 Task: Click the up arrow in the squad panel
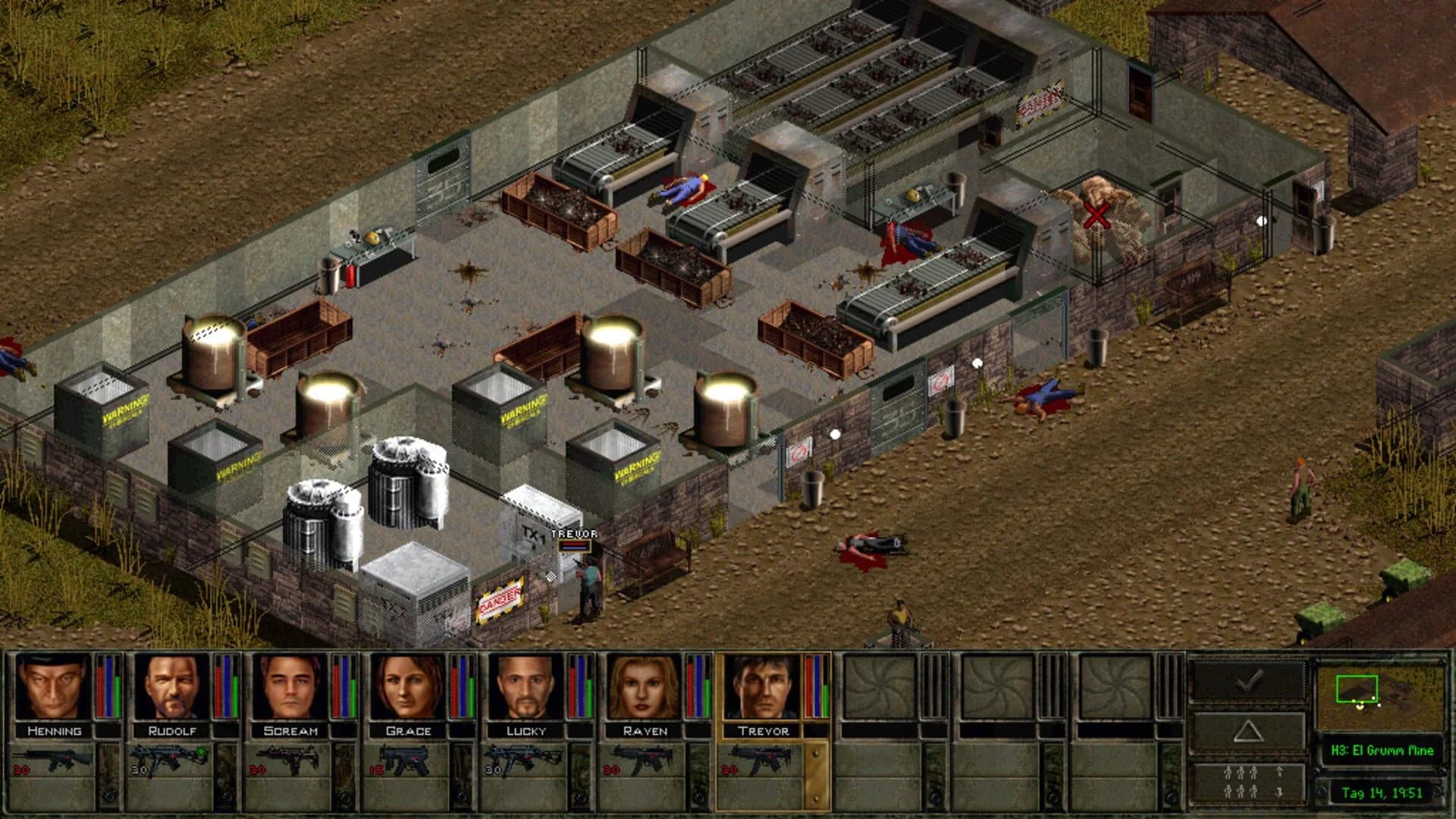pos(1279,772)
